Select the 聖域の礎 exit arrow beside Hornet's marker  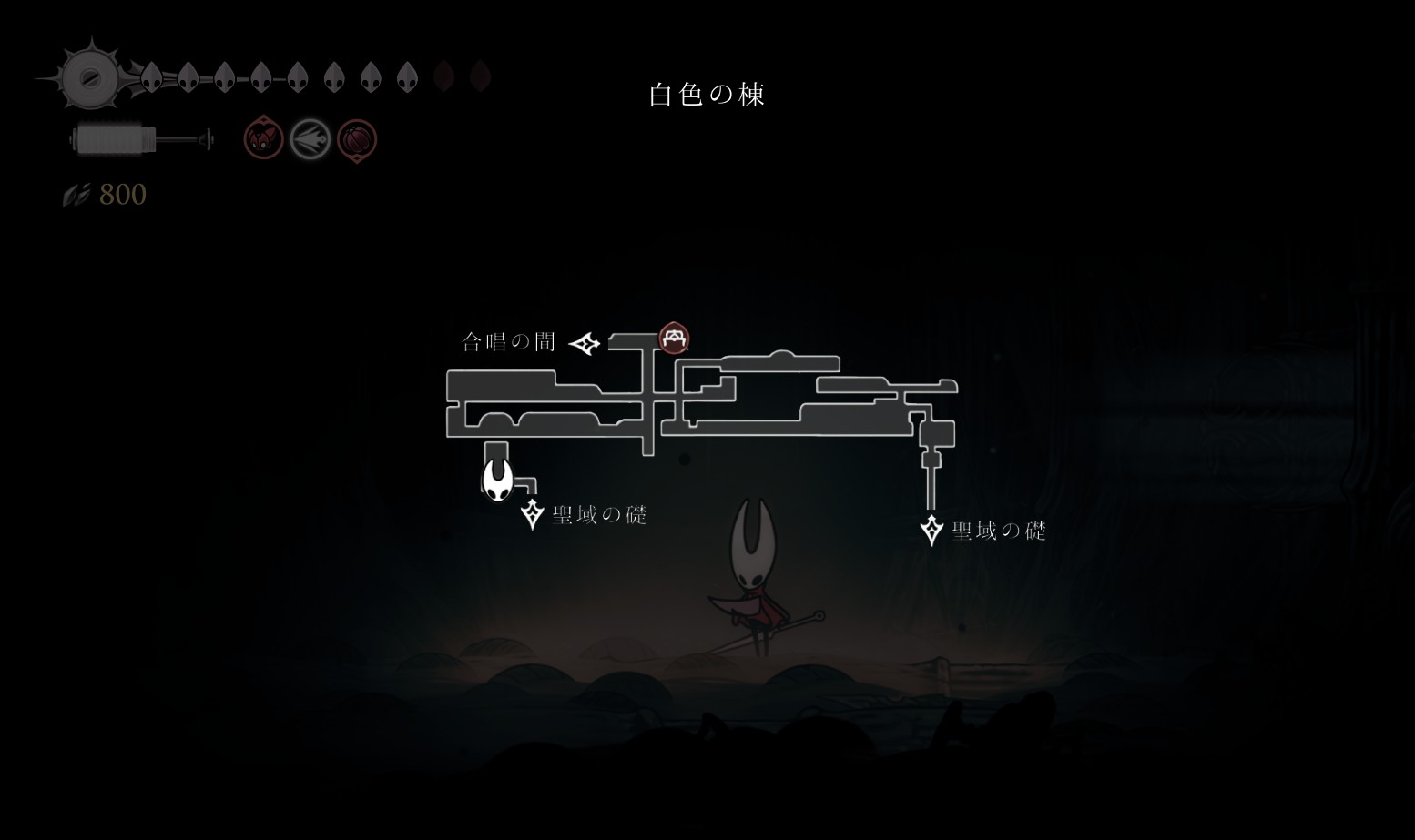point(532,513)
